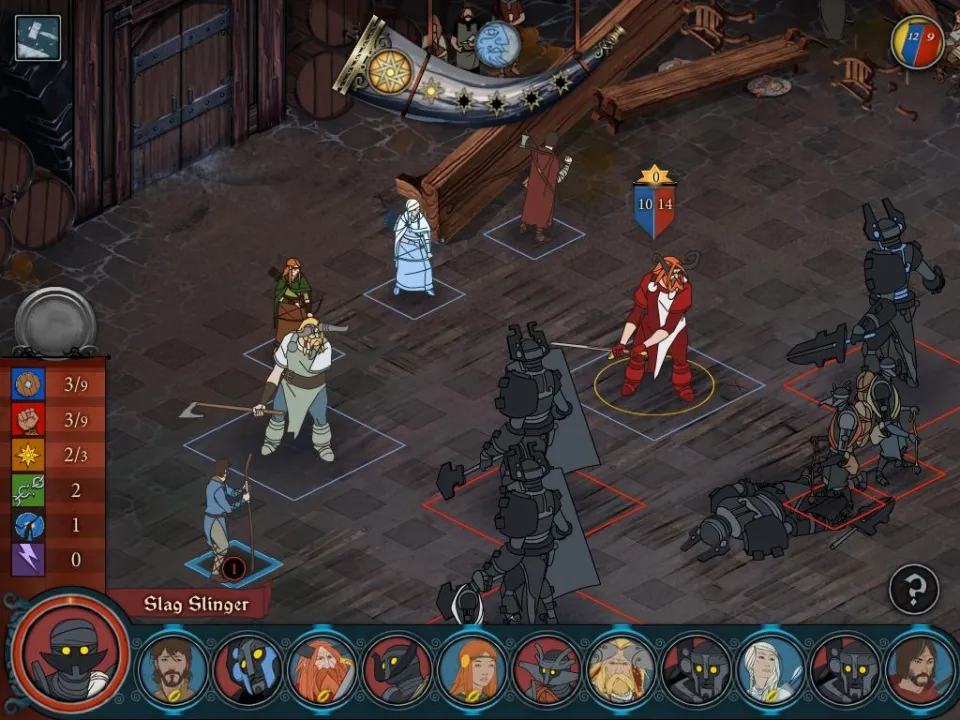Click the red-armored warrior with the yellow ring
This screenshot has width=960, height=720.
pos(656,330)
